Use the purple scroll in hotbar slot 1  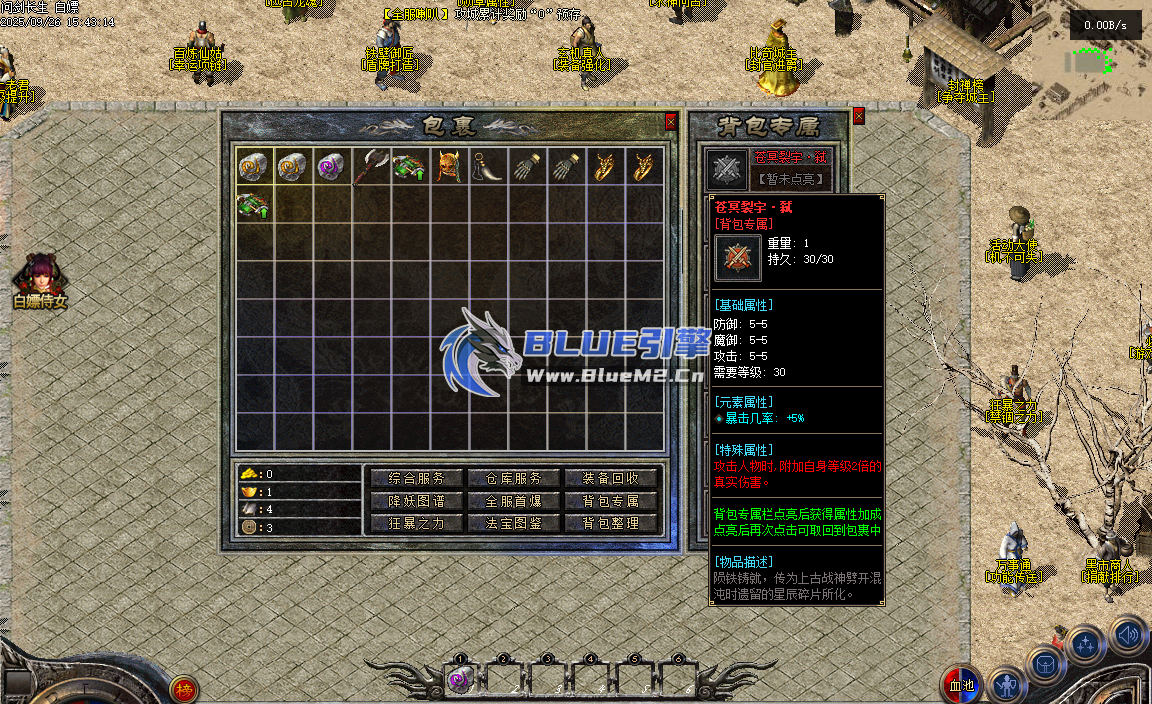[460, 680]
